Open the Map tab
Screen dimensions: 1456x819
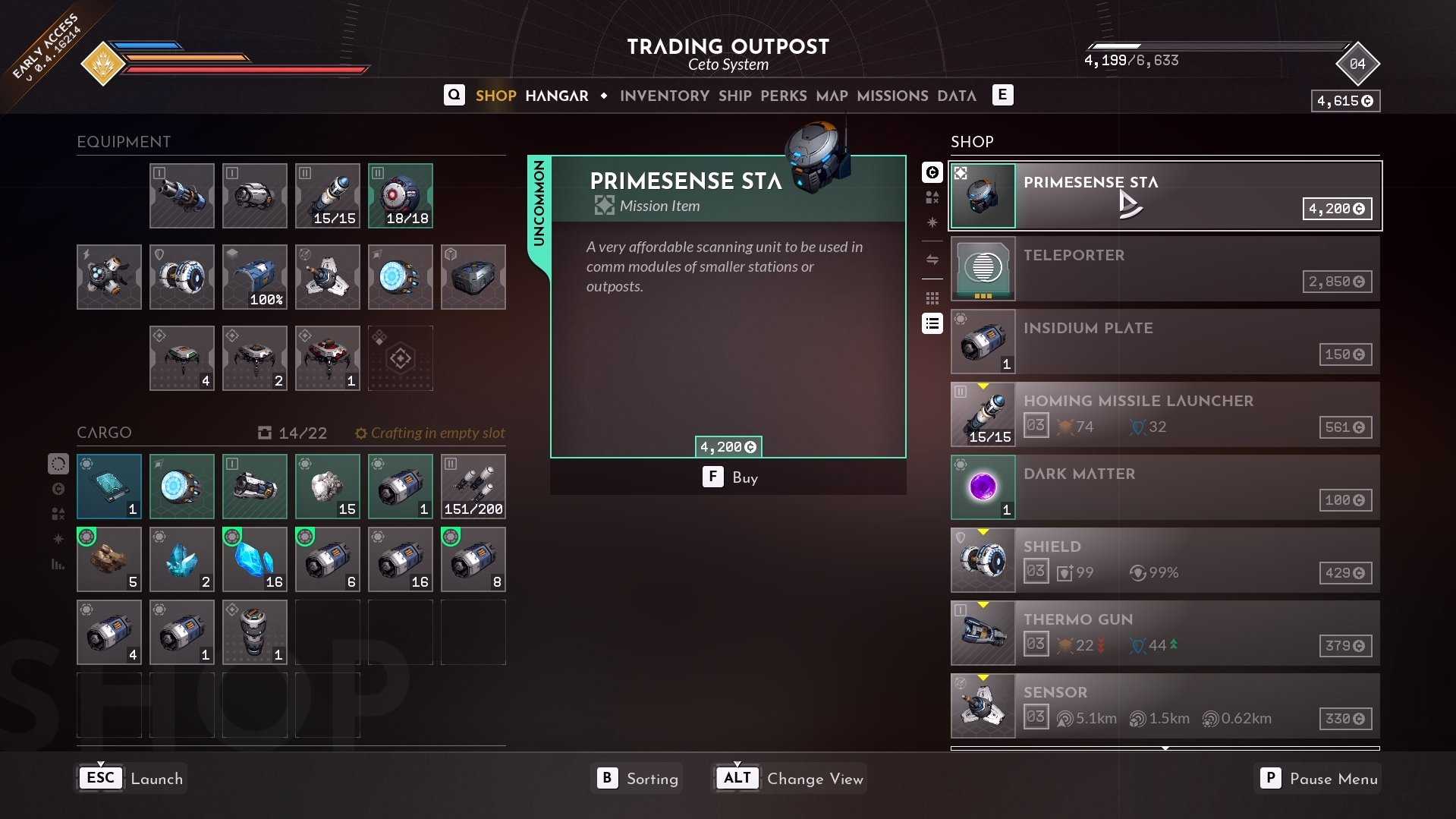[832, 96]
